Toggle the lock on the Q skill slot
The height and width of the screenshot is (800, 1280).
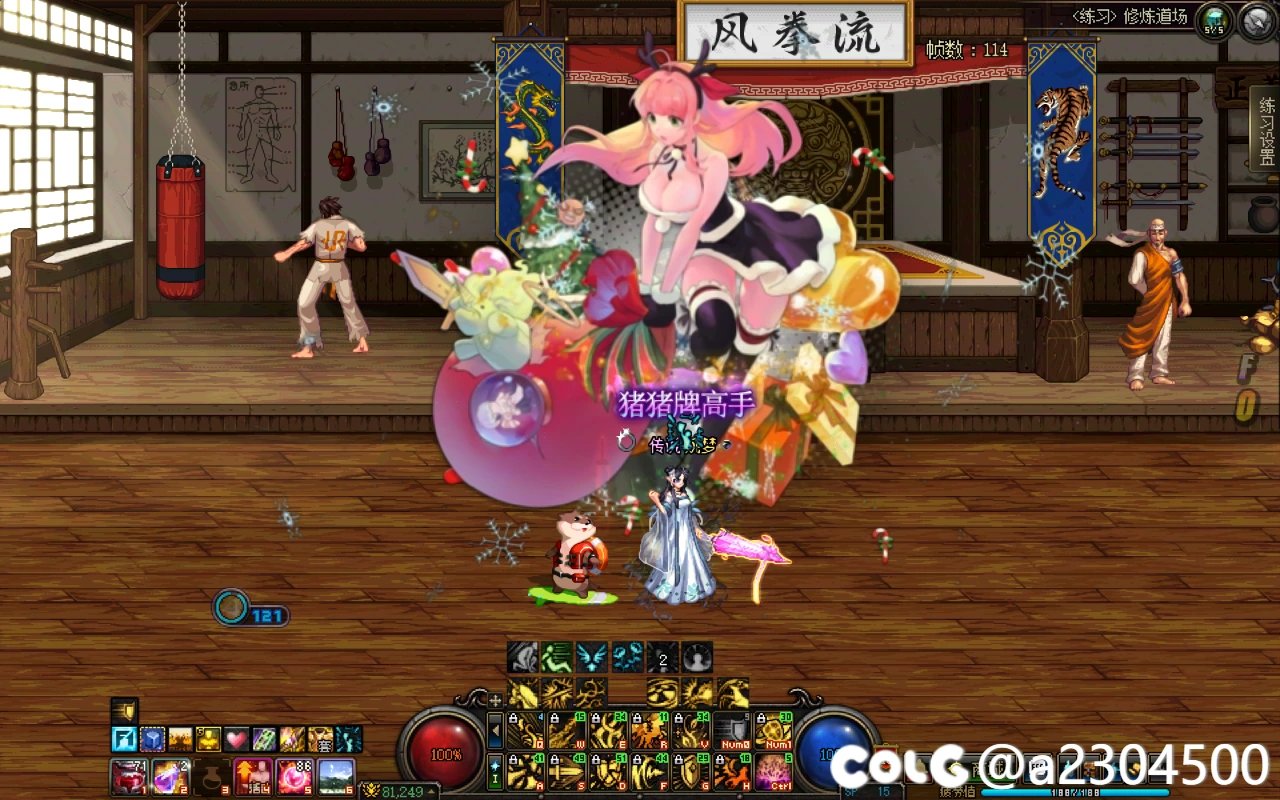512,718
